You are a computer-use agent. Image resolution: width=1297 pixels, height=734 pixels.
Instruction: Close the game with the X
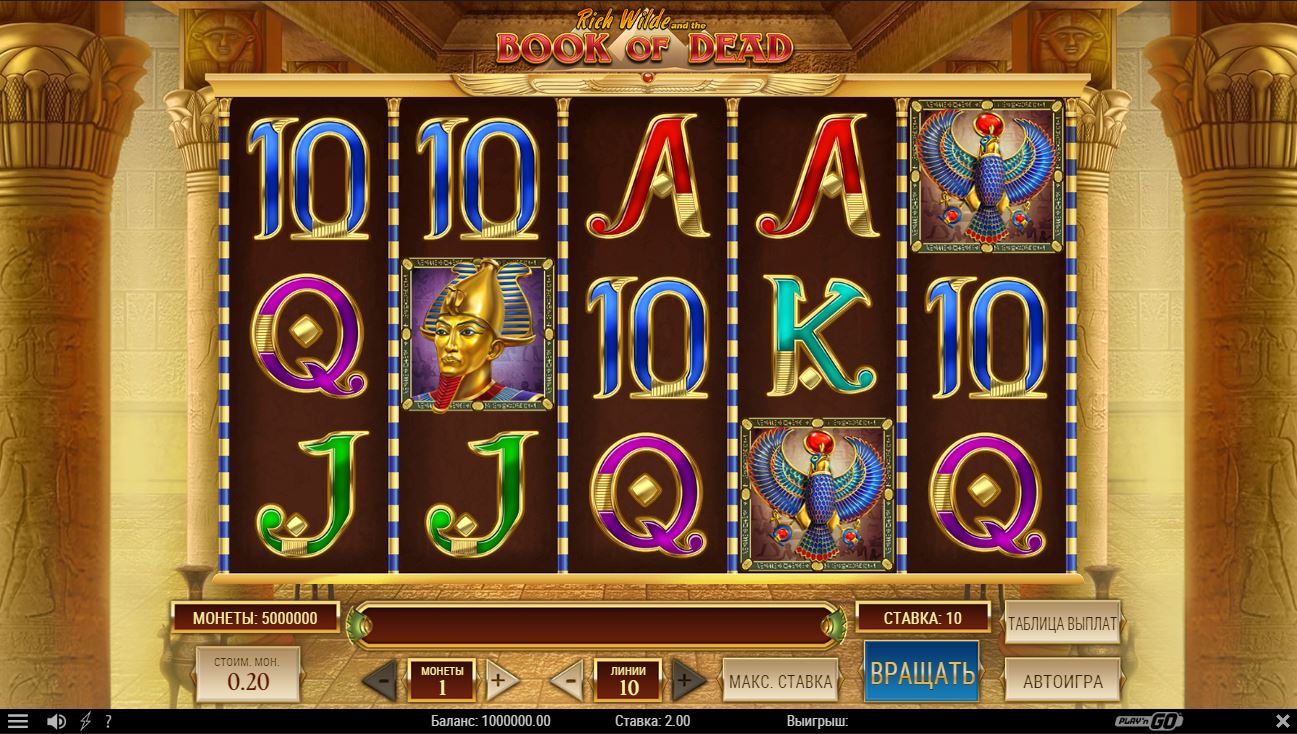click(1283, 721)
